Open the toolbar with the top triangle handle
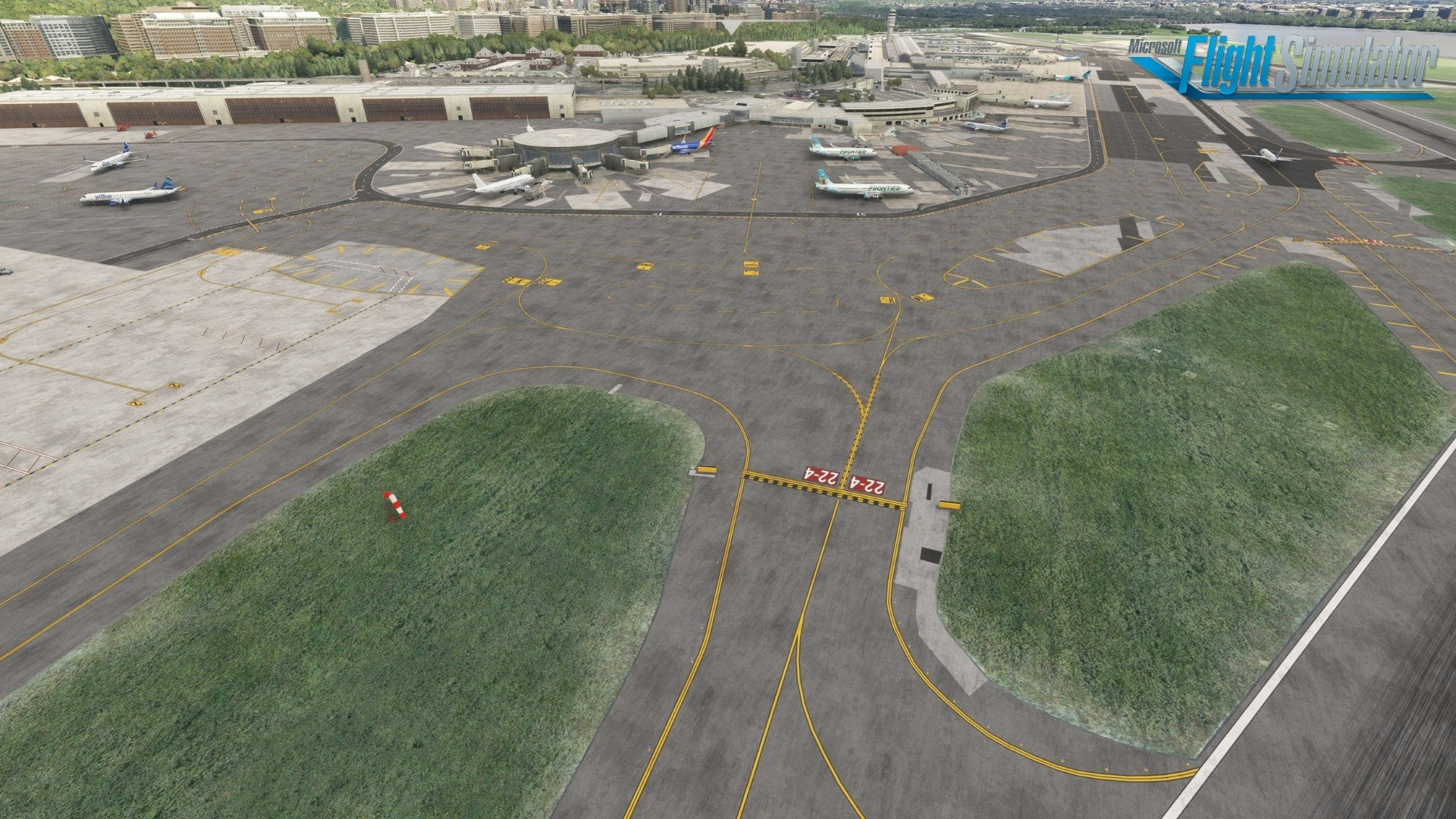Image resolution: width=1456 pixels, height=819 pixels. tap(730, 26)
